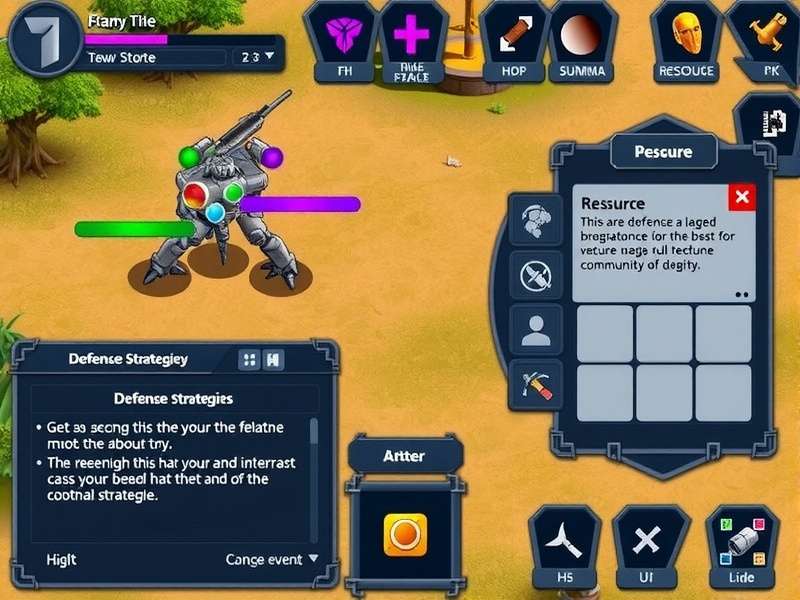Open the Lide button
This screenshot has width=800, height=600.
742,546
